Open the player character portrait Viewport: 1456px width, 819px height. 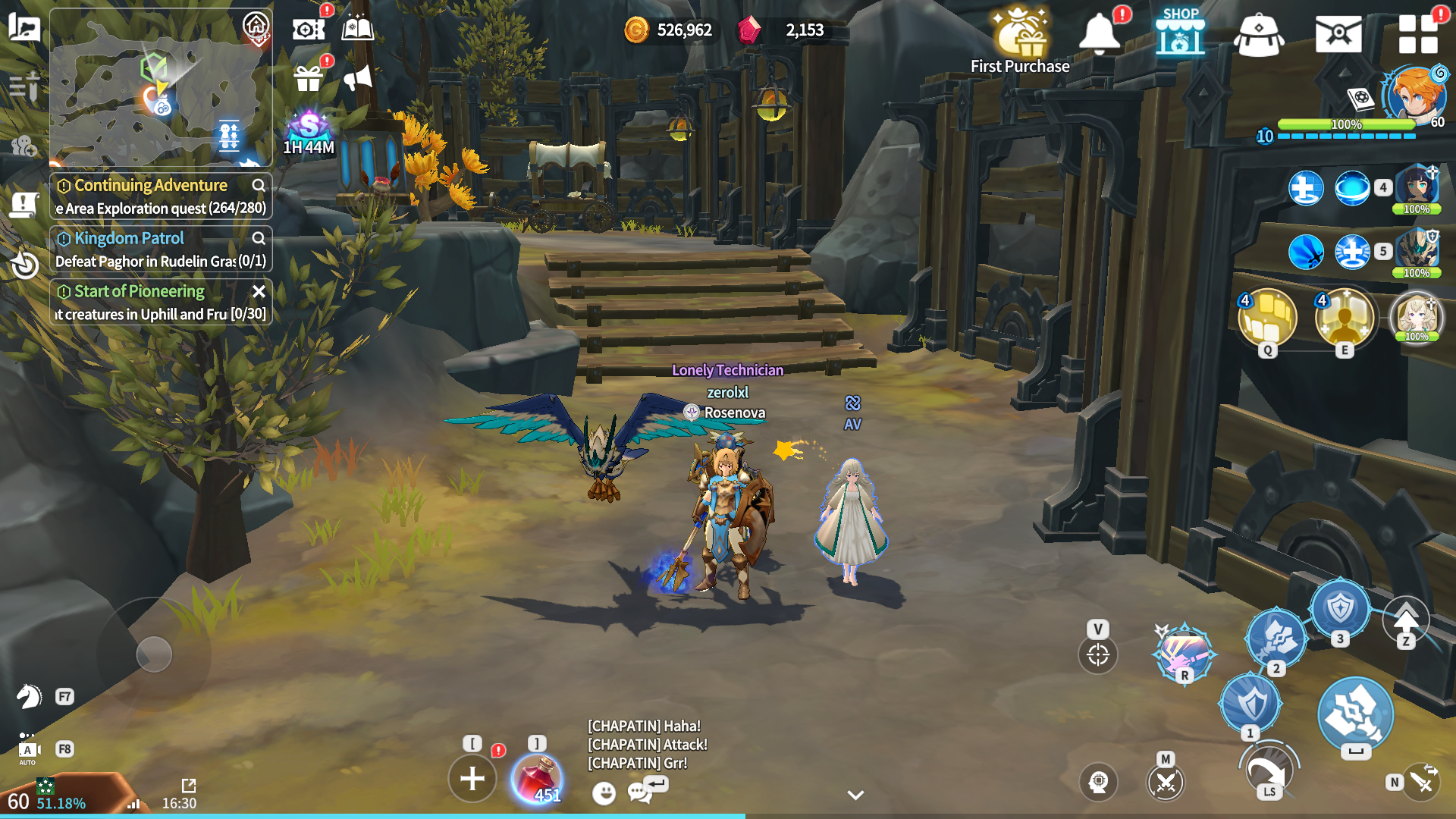tap(1413, 96)
